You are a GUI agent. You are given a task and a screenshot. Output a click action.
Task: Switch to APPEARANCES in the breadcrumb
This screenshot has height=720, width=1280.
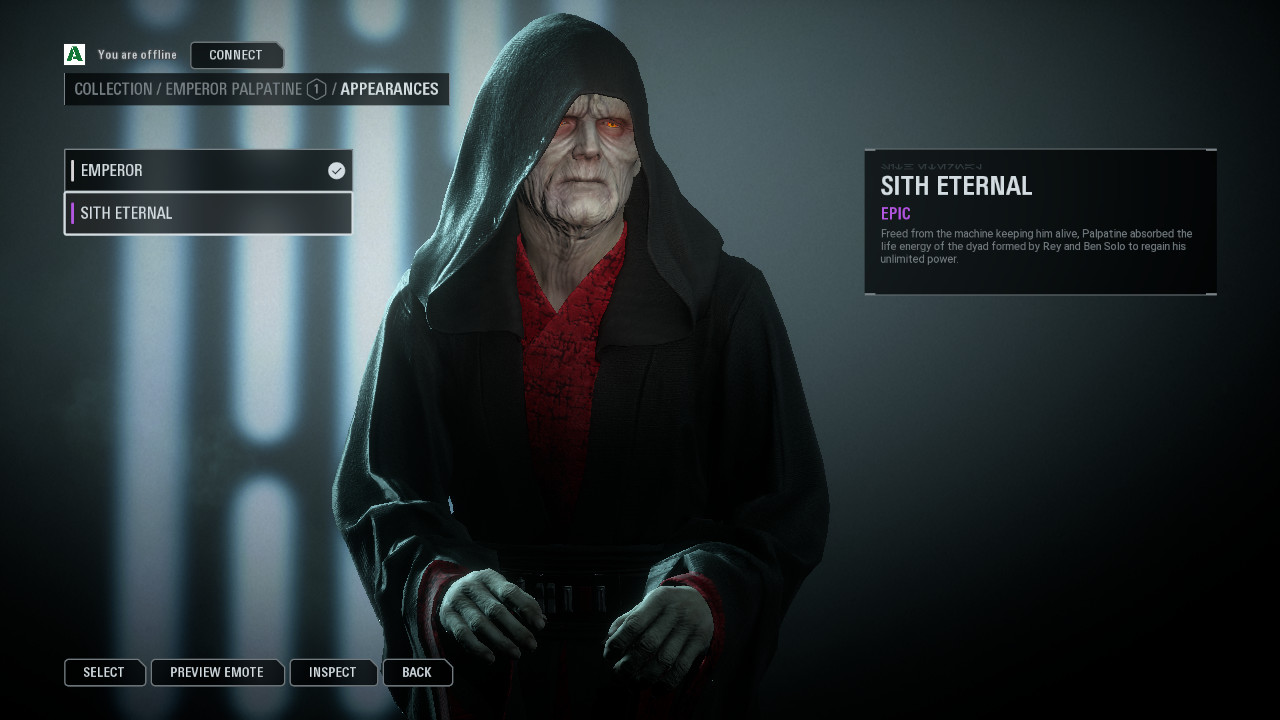[x=389, y=89]
